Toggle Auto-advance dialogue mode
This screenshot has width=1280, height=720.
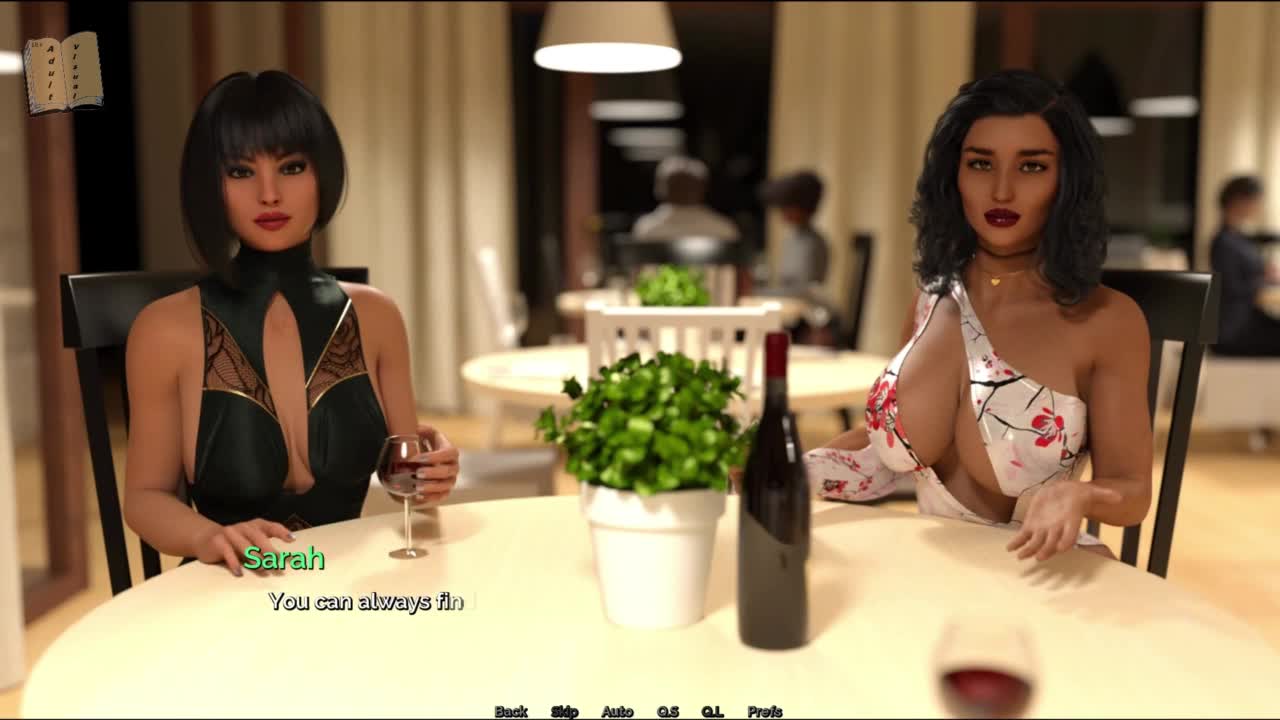click(617, 711)
